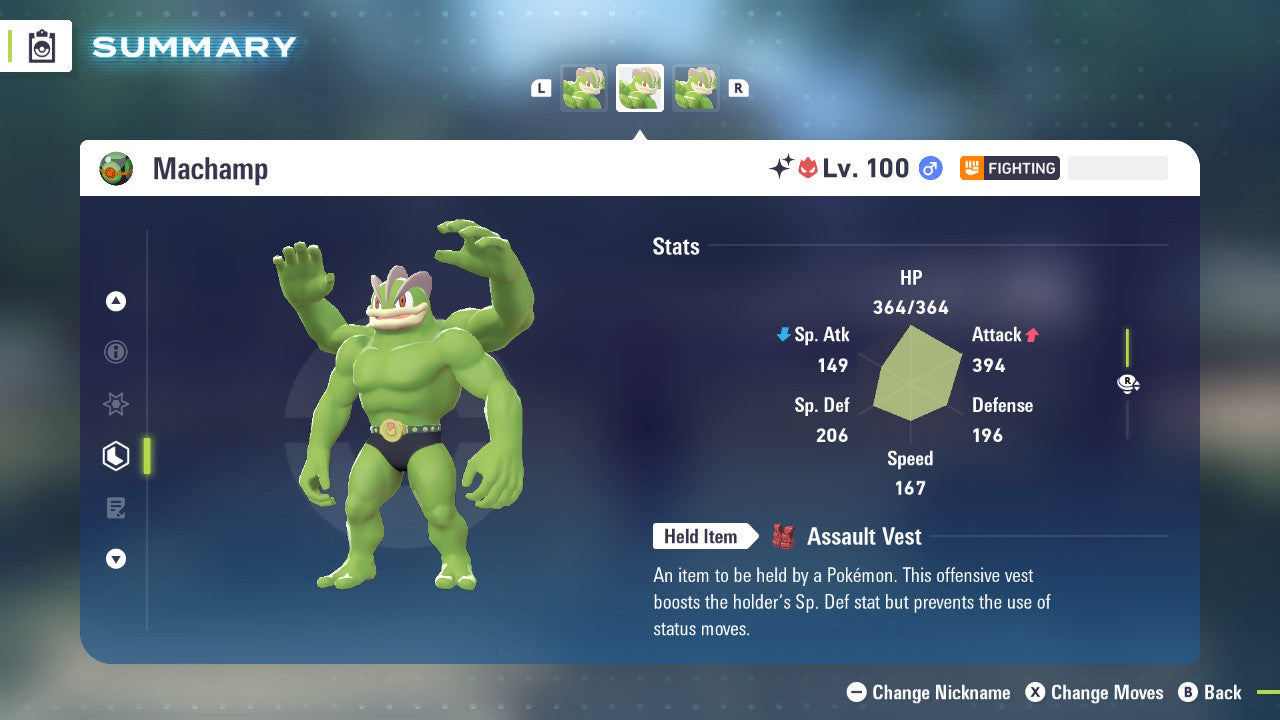Click the Poké Ball icon beside Machamp

[116, 168]
